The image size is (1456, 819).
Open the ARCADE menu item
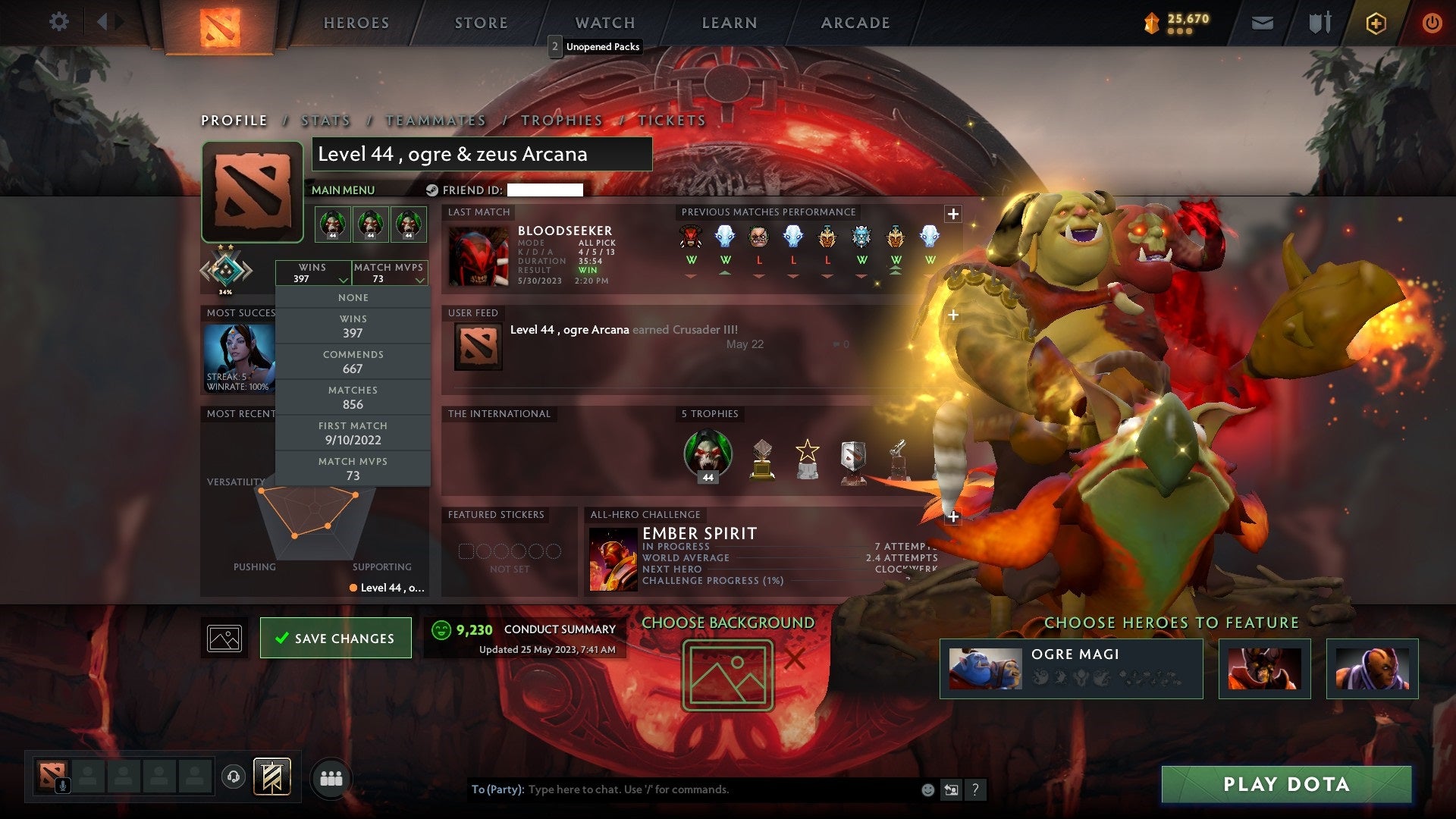pos(855,22)
